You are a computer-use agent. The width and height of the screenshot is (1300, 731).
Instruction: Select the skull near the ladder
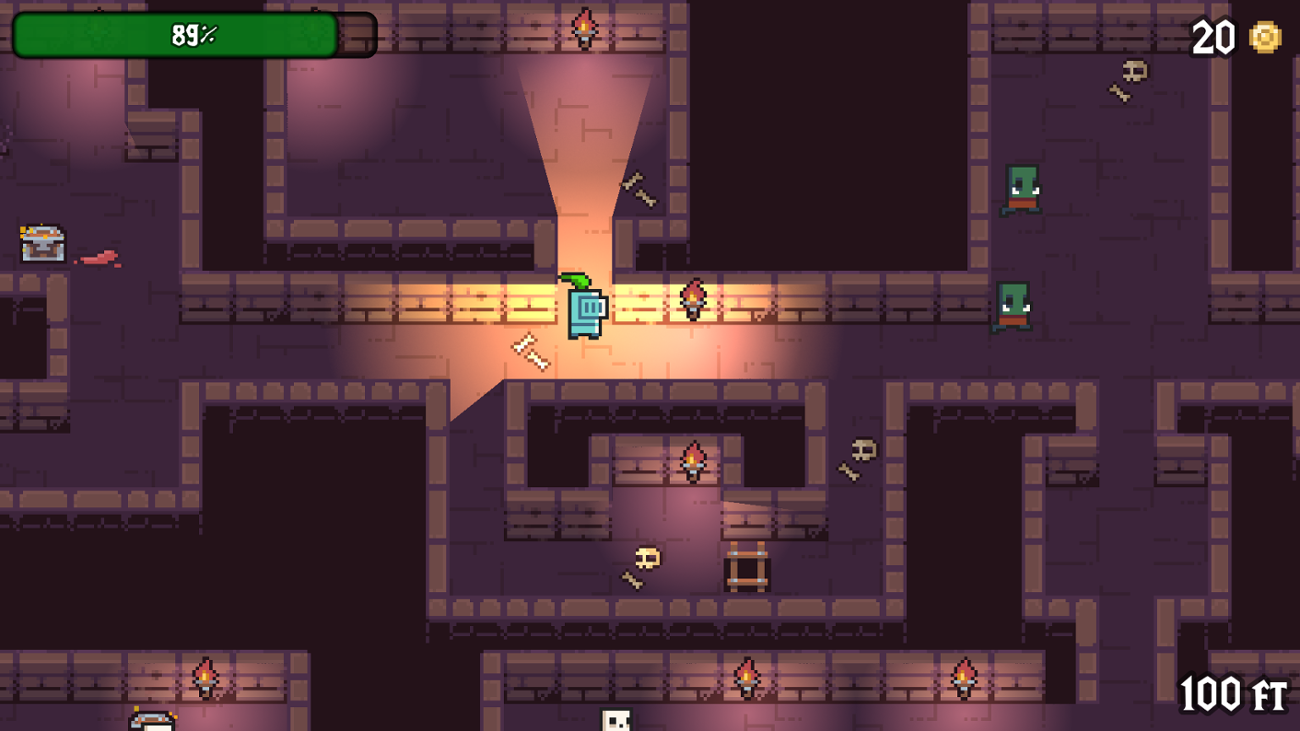[x=647, y=558]
